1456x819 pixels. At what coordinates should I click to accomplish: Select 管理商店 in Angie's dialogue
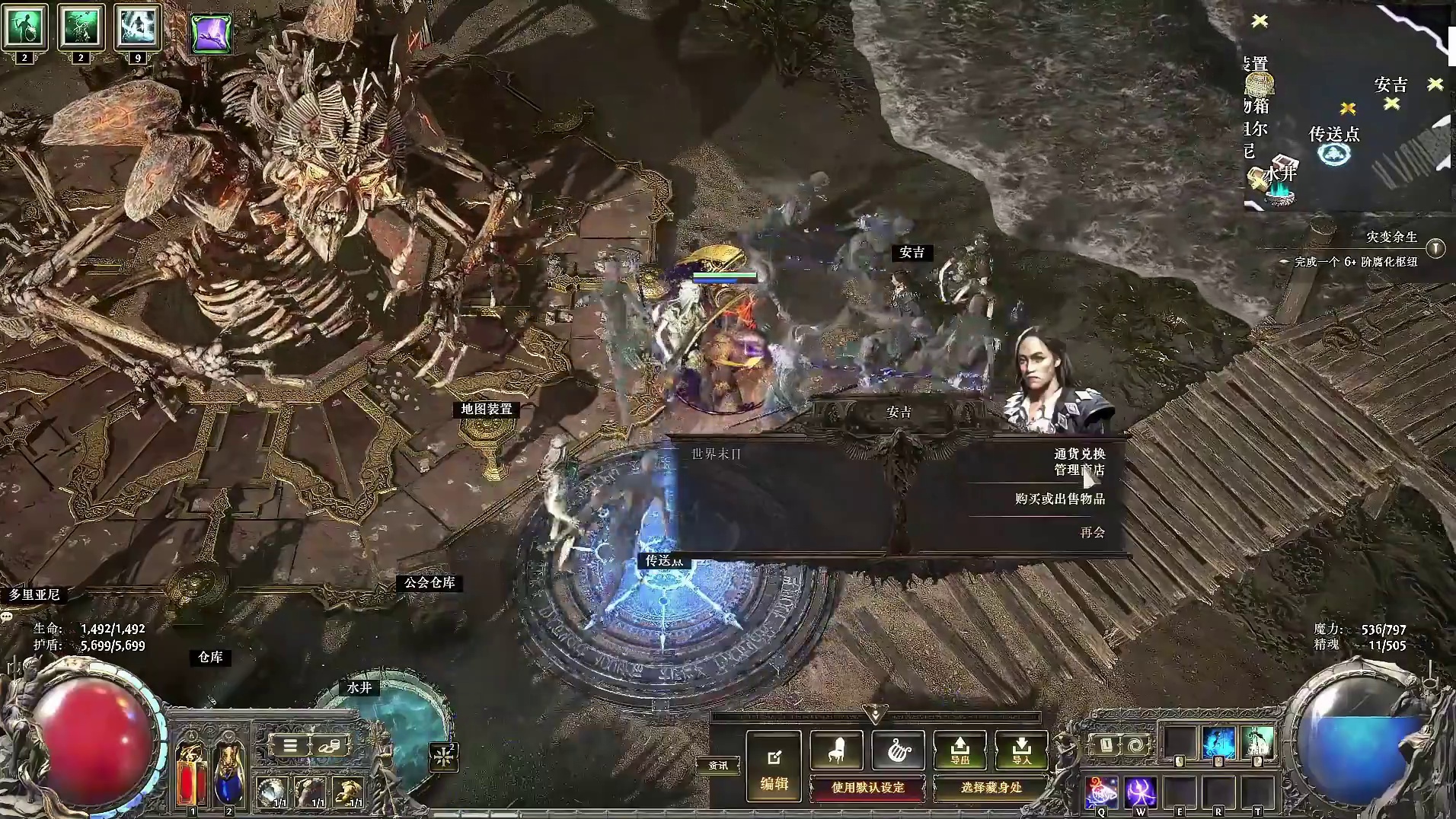(1079, 470)
